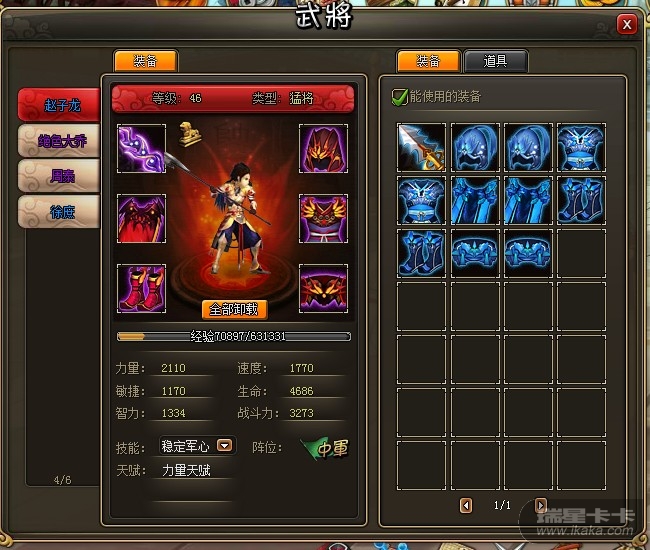Select the equipped red boots slot
Image resolution: width=650 pixels, height=550 pixels.
click(x=141, y=289)
